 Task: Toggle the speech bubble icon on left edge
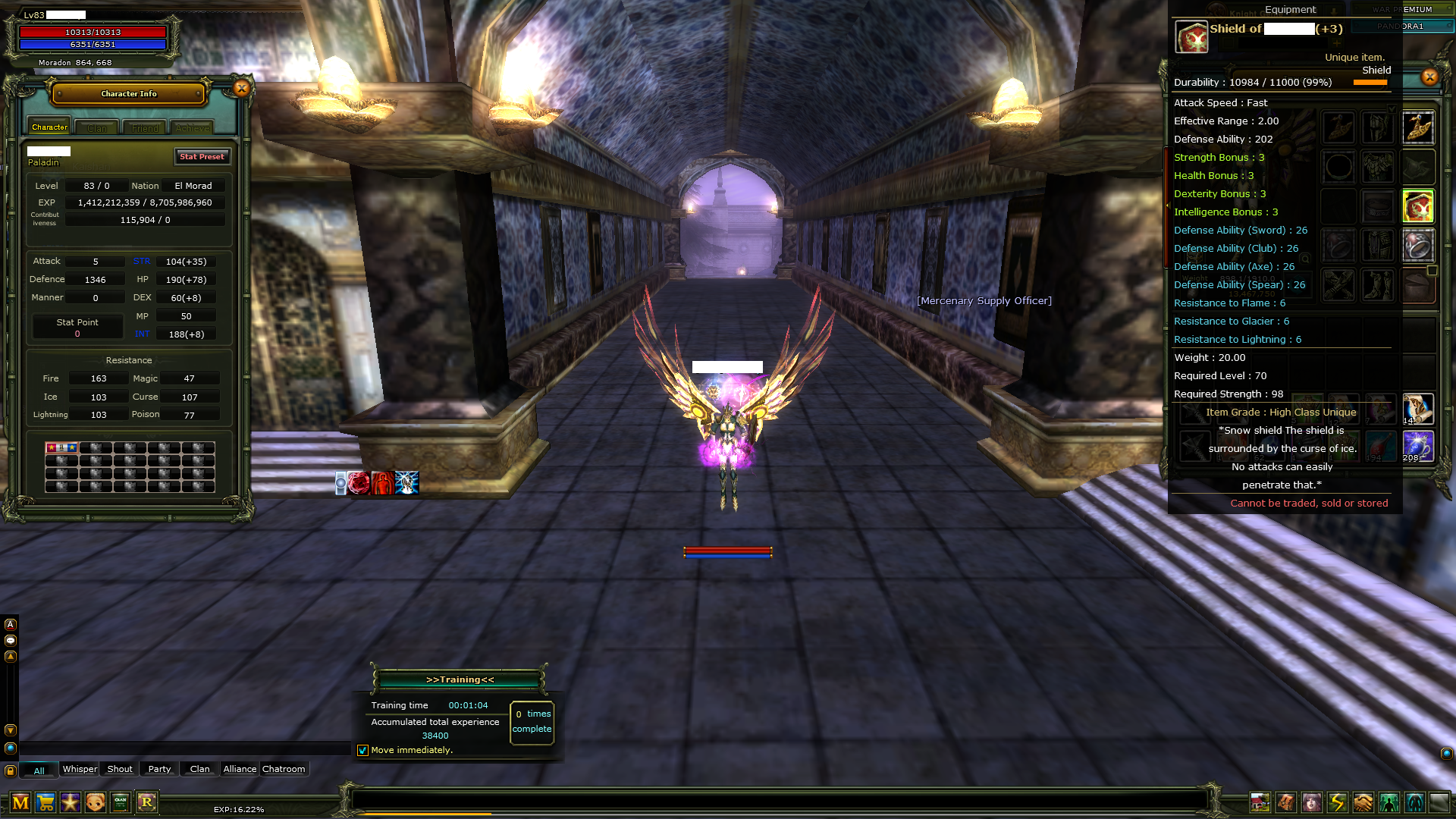(10, 639)
